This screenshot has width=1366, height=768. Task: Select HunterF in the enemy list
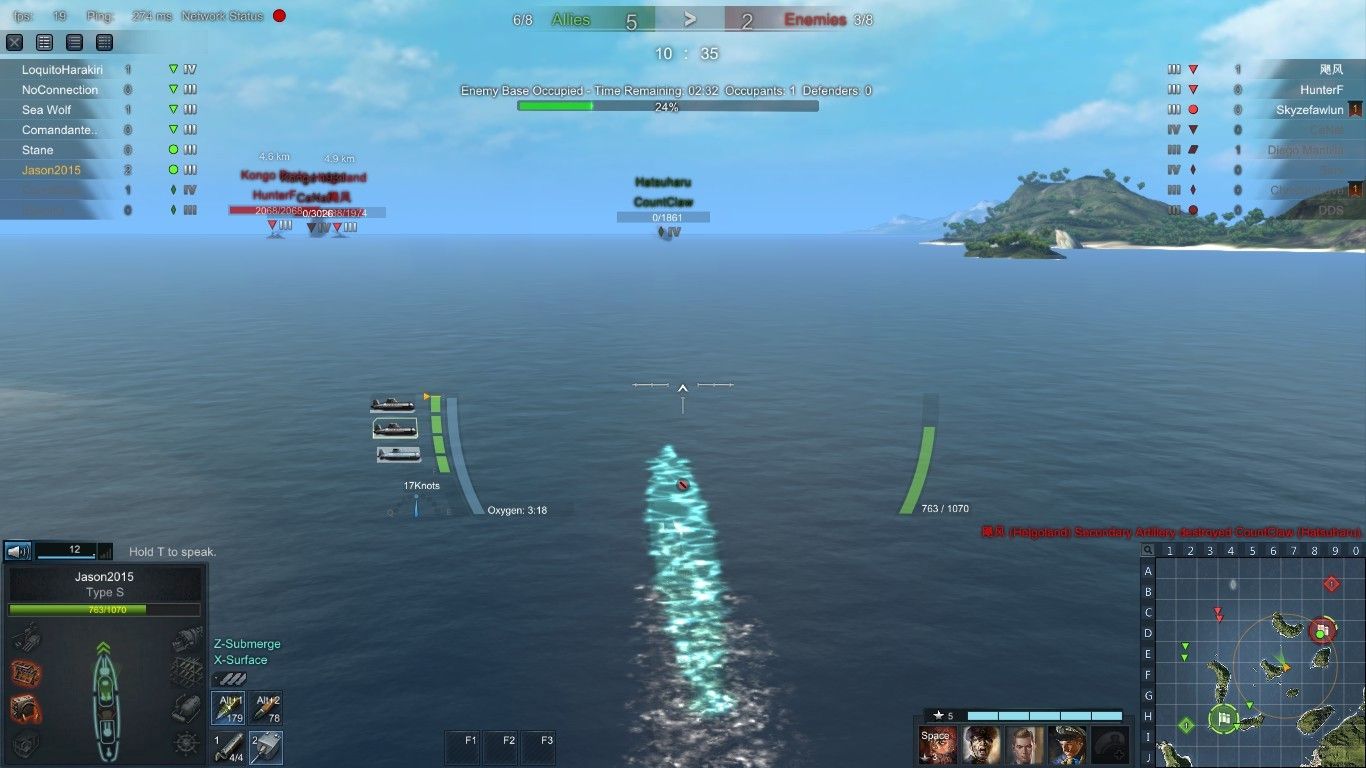pos(1321,90)
